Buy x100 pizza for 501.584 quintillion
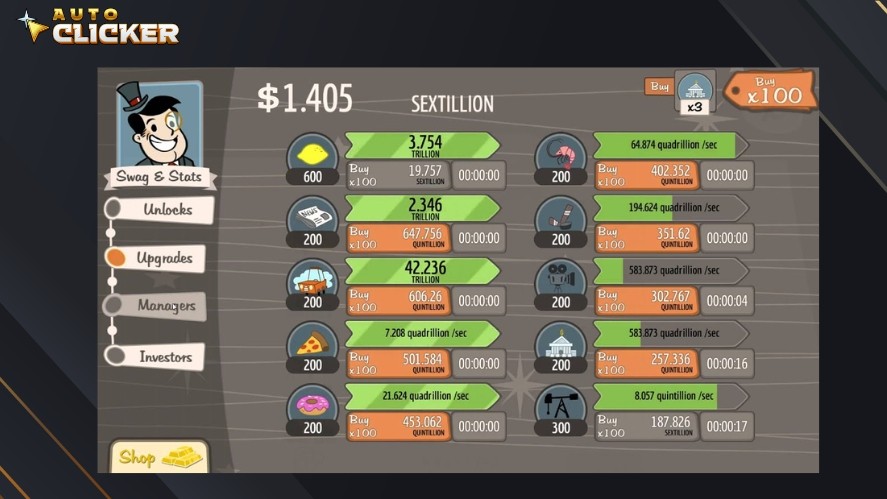887x499 pixels. coord(397,364)
